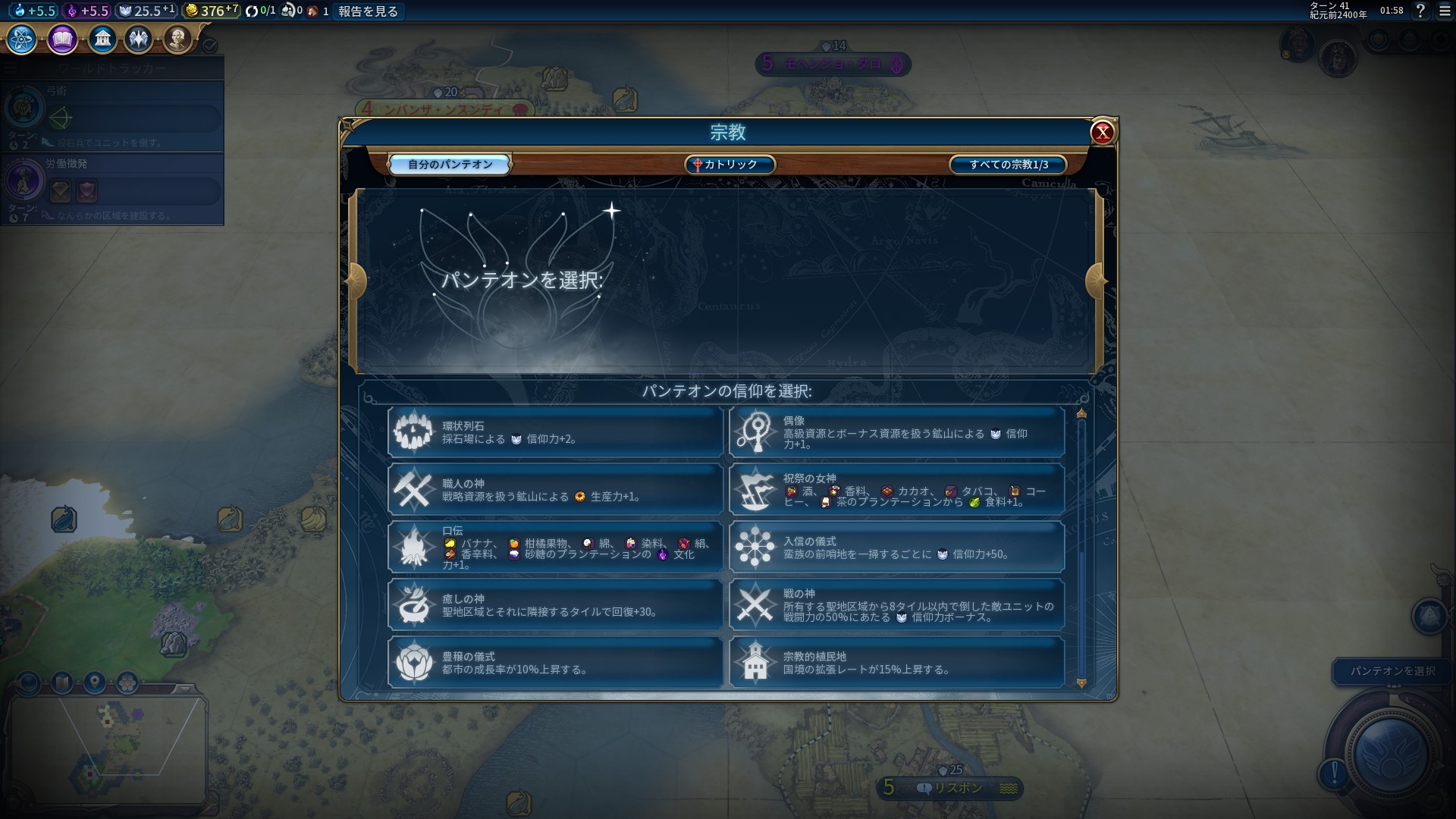Select the 祝祭の女神 pantheon belief

[x=896, y=490]
